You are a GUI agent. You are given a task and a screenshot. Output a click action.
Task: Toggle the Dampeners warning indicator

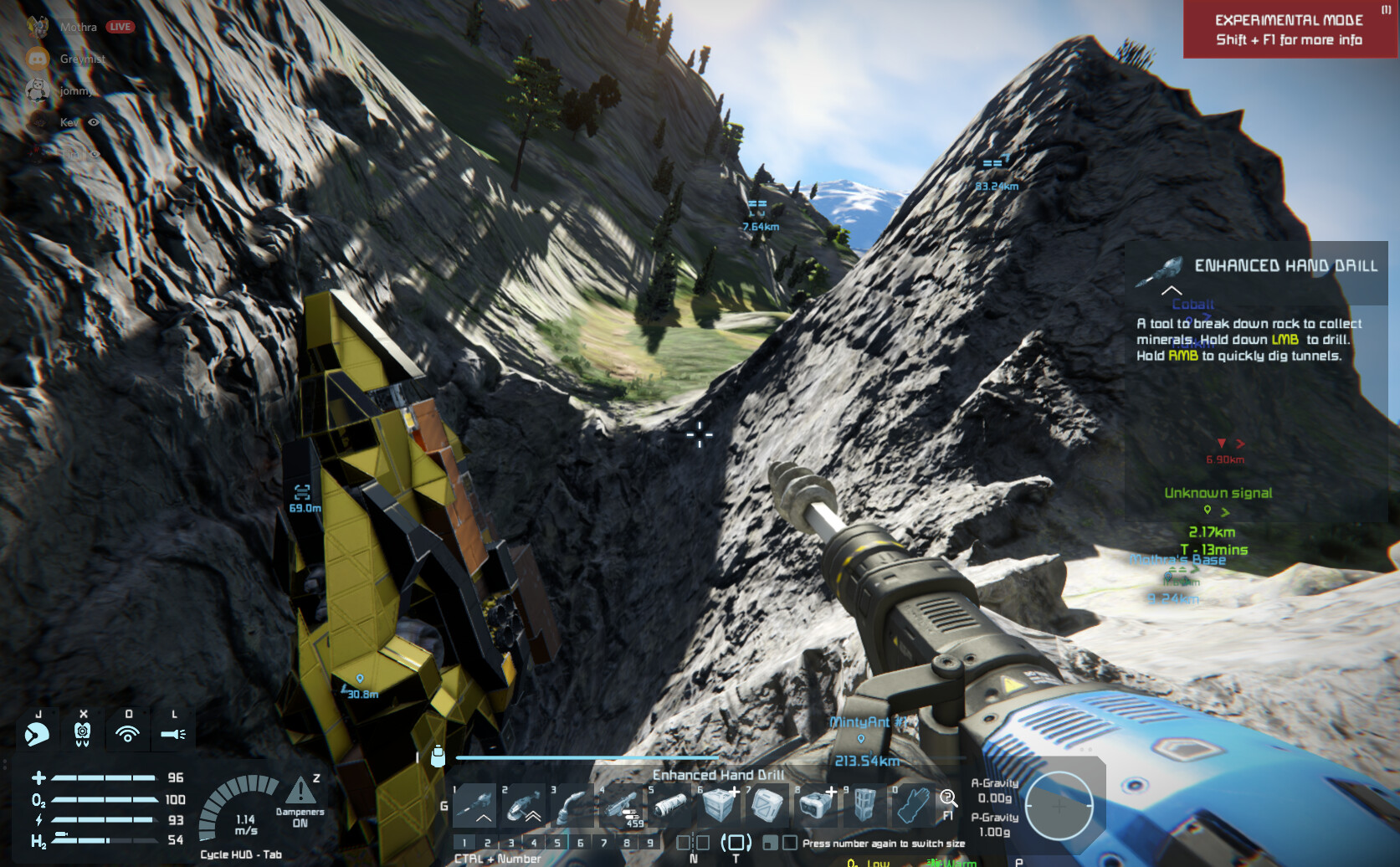[x=300, y=791]
